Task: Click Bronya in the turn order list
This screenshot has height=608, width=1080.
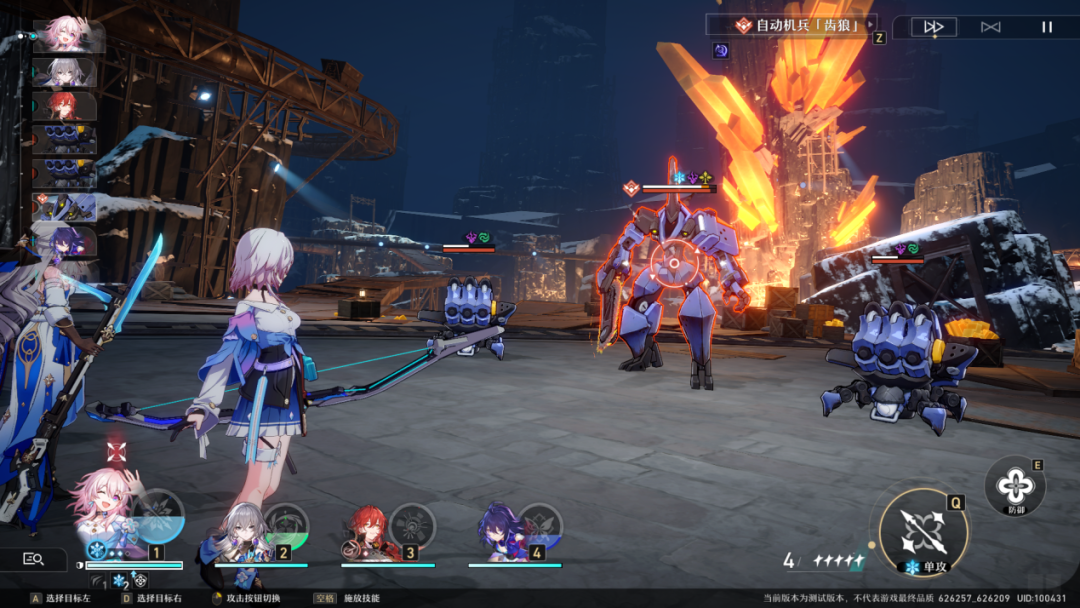Action: pos(65,72)
